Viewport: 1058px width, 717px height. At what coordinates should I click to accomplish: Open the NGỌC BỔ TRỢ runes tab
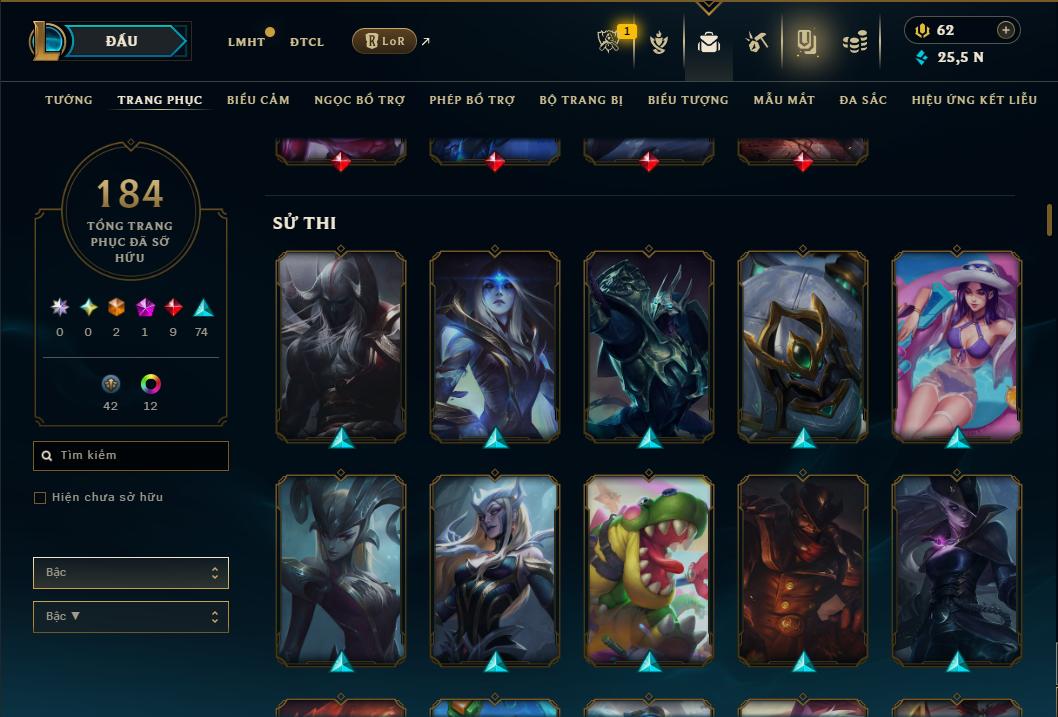359,100
